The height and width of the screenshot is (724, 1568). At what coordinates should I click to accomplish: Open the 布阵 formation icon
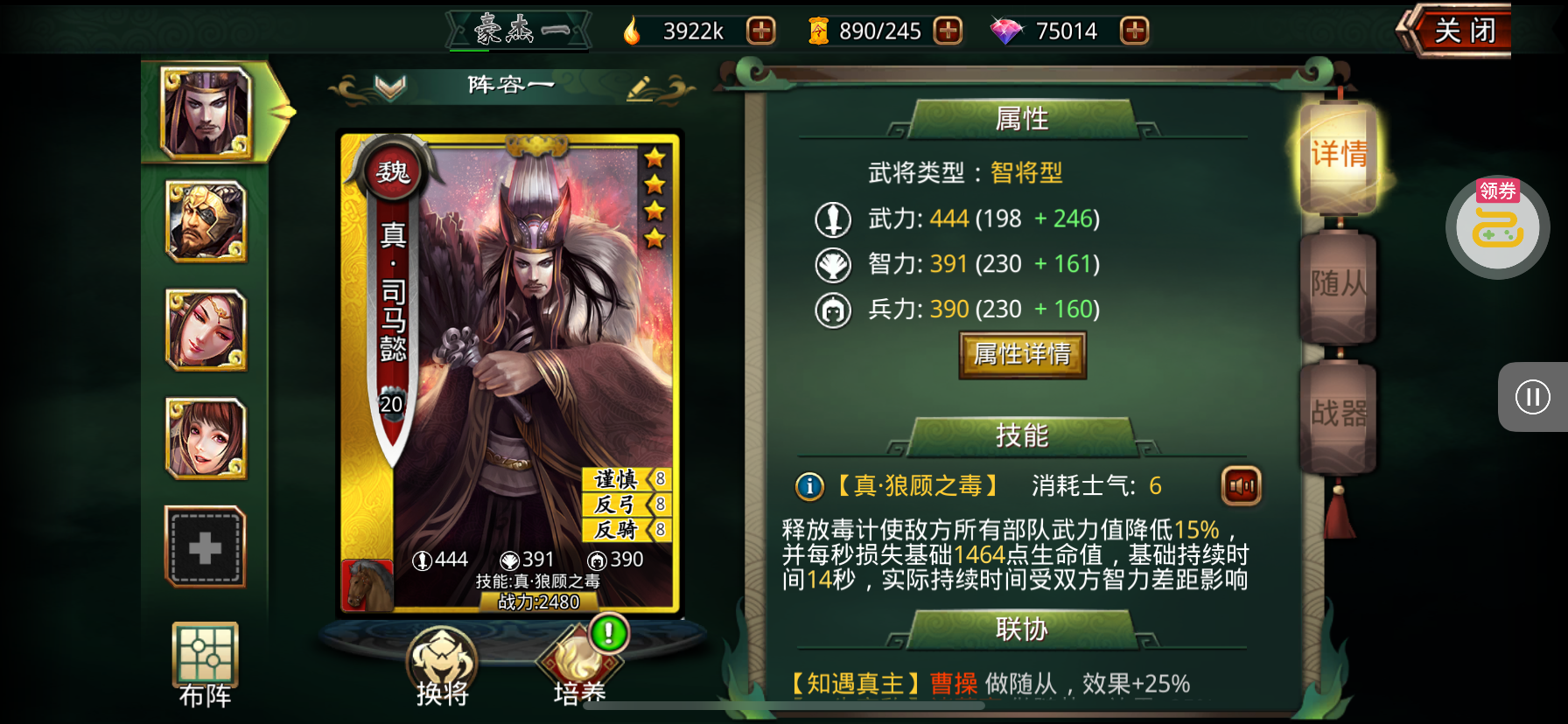[x=206, y=656]
